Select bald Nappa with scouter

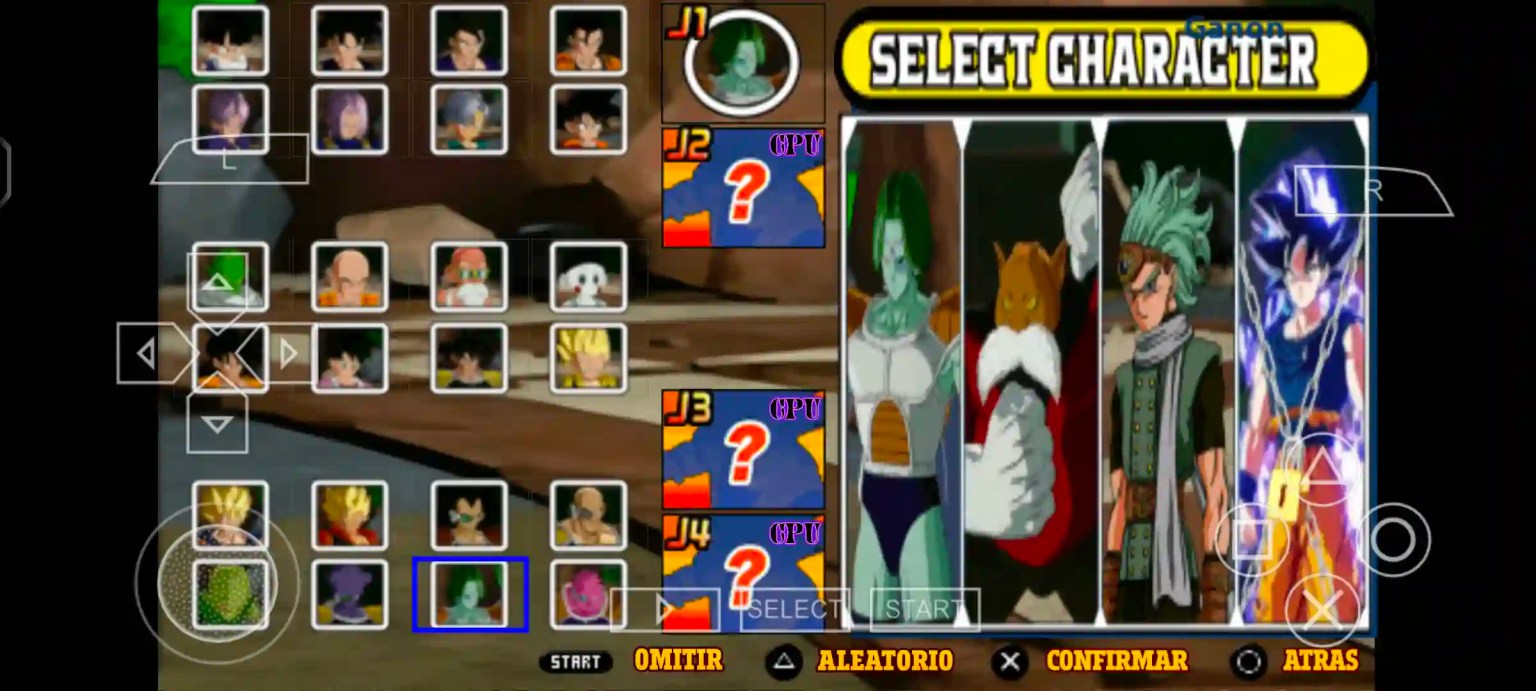(x=588, y=515)
